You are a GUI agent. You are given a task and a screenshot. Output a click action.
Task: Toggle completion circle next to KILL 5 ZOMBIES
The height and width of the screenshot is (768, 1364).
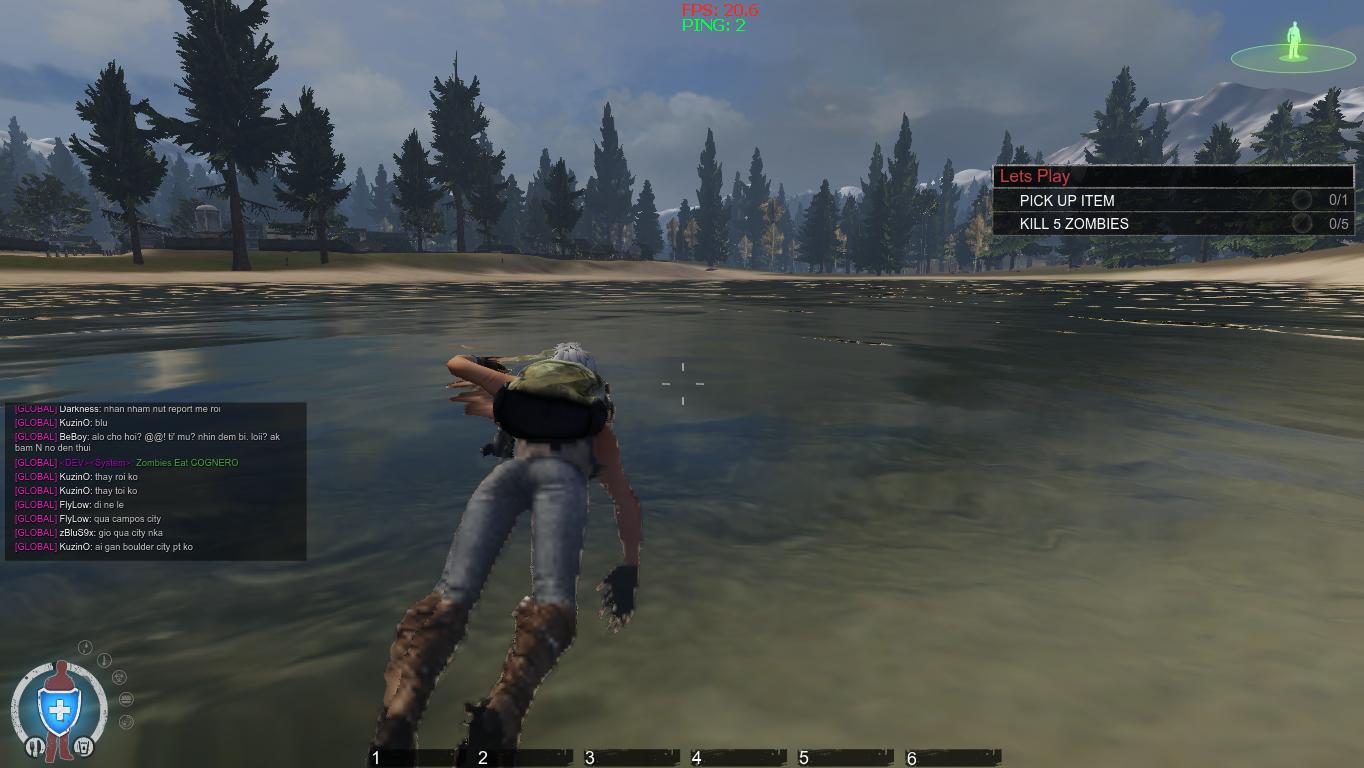[x=1303, y=224]
